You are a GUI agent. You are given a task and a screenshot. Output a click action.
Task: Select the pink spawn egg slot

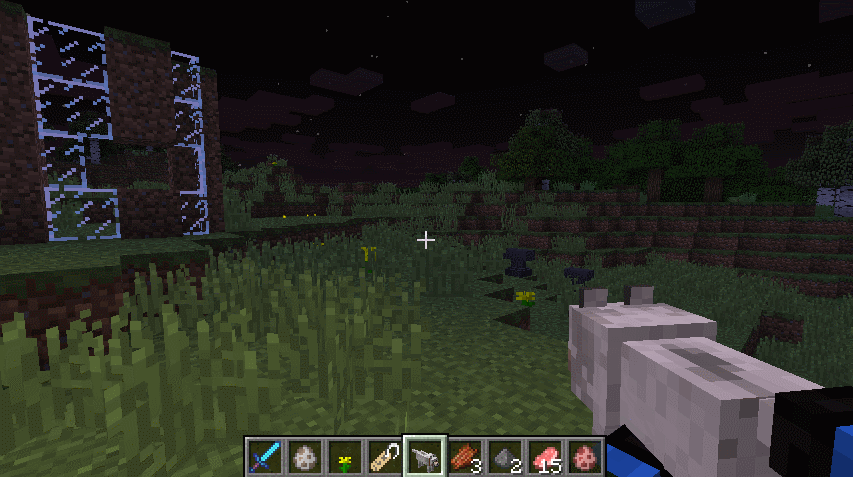585,457
